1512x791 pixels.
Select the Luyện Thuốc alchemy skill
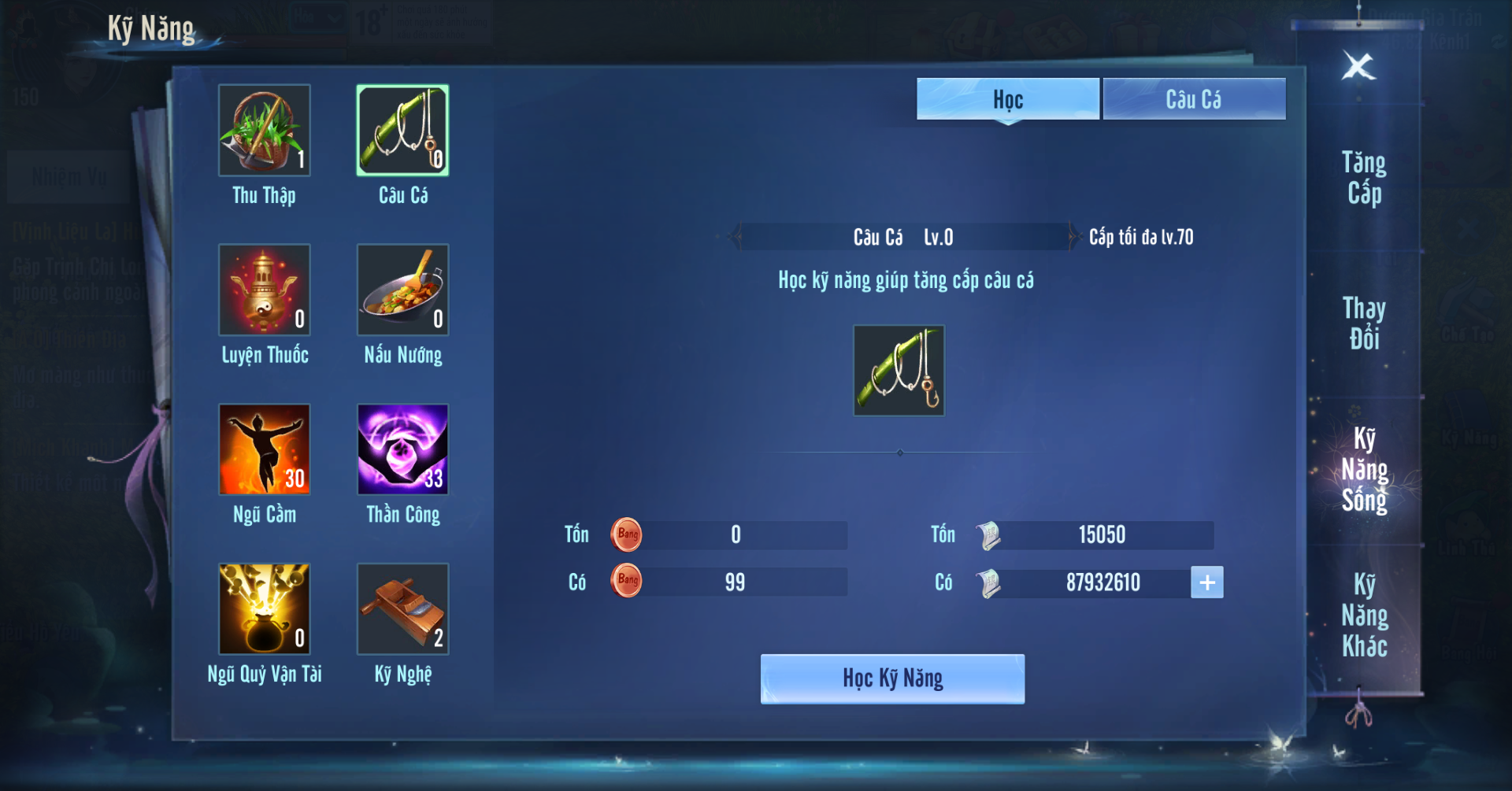[265, 290]
